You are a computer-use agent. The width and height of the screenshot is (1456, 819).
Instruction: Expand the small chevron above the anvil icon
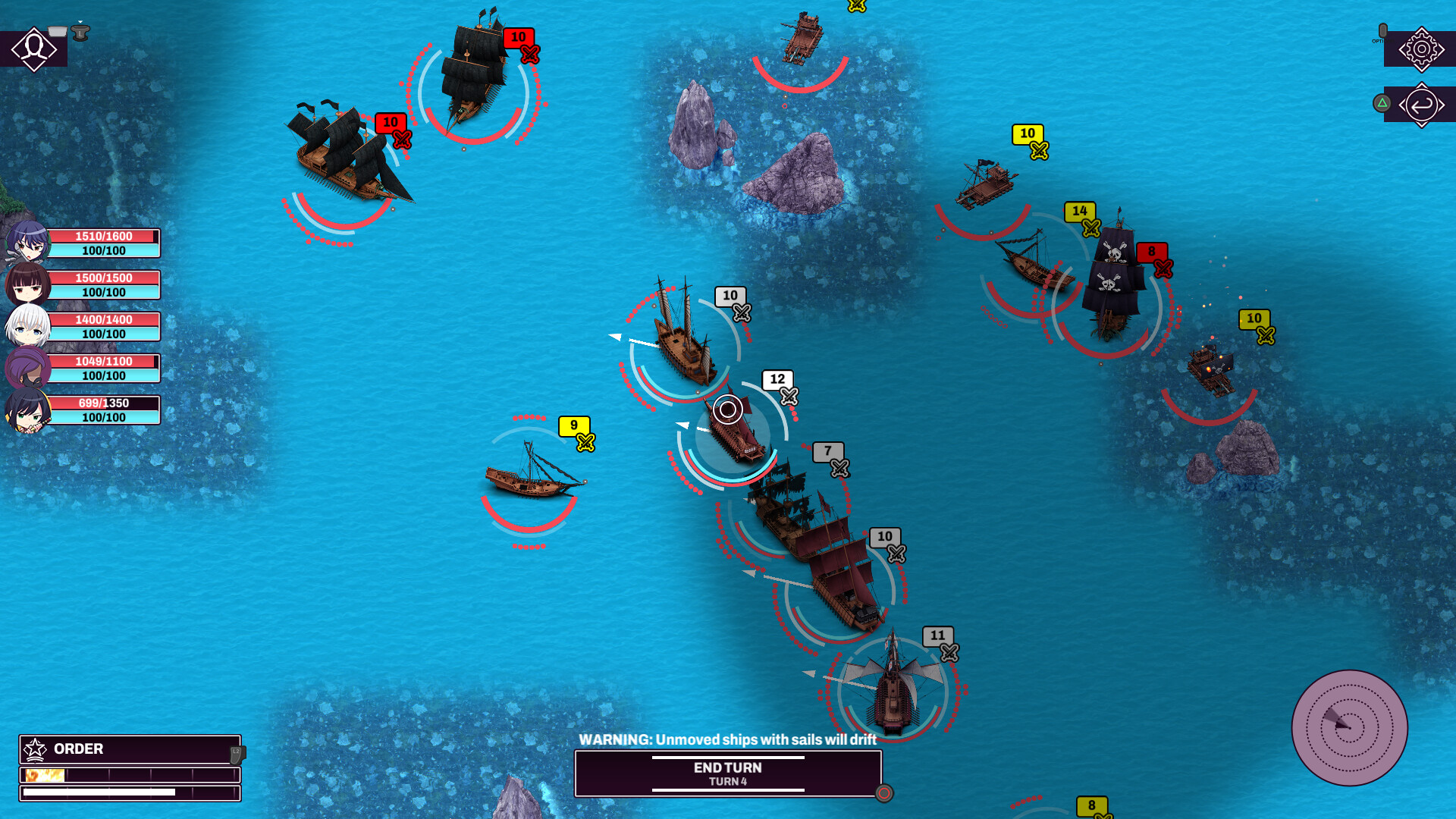tap(80, 22)
